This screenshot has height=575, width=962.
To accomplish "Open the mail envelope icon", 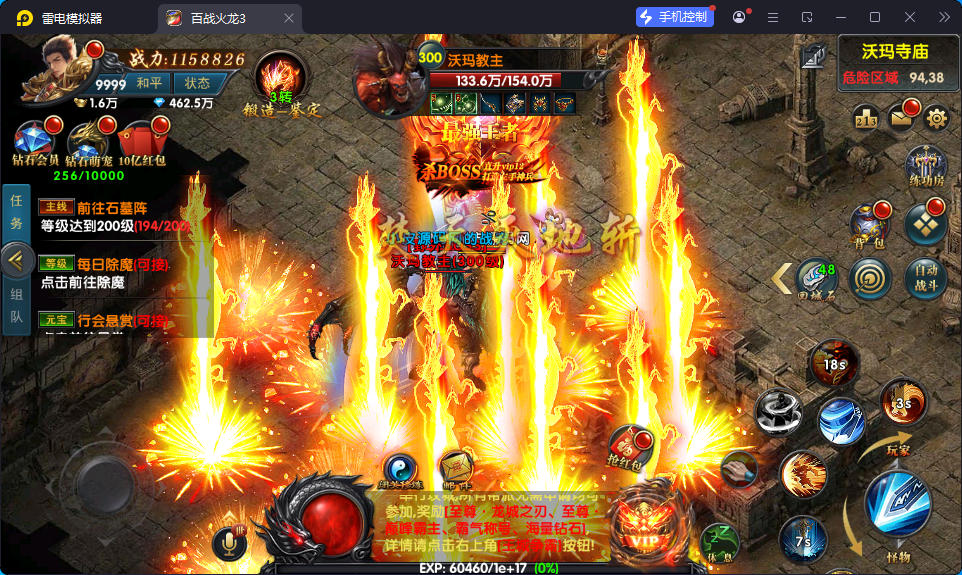I will point(901,118).
